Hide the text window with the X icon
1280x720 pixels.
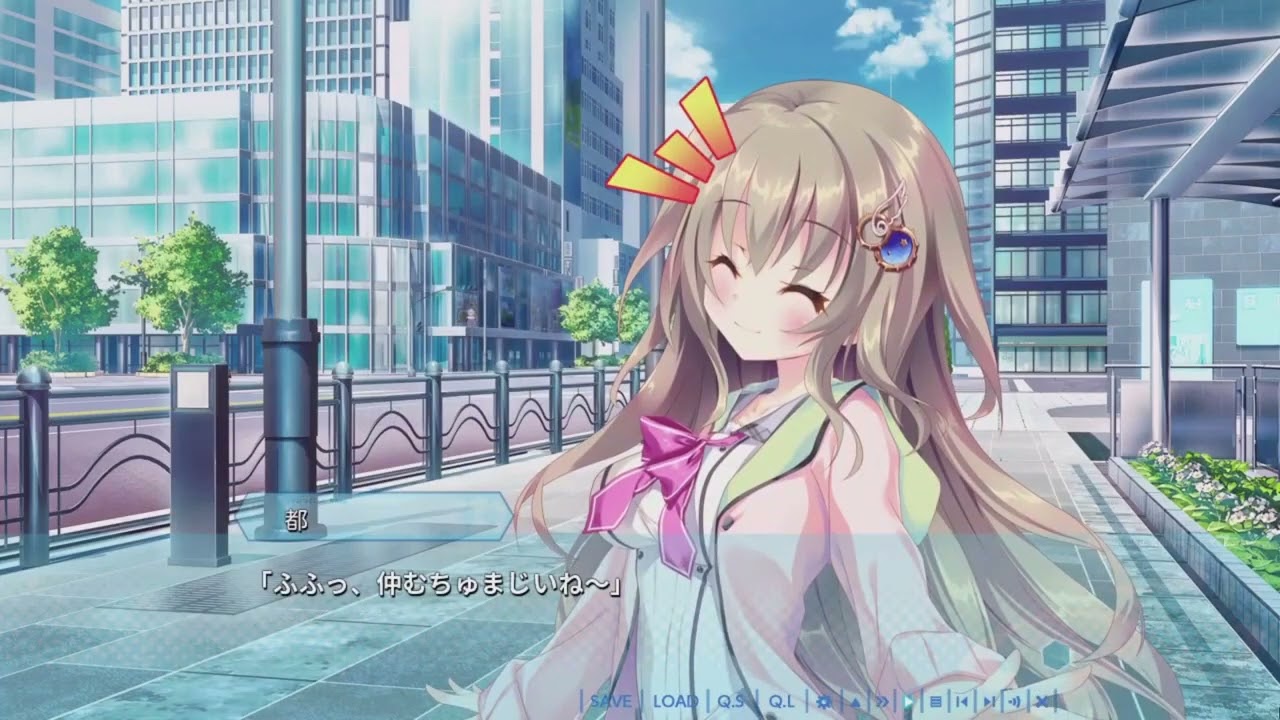pyautogui.click(x=1041, y=701)
